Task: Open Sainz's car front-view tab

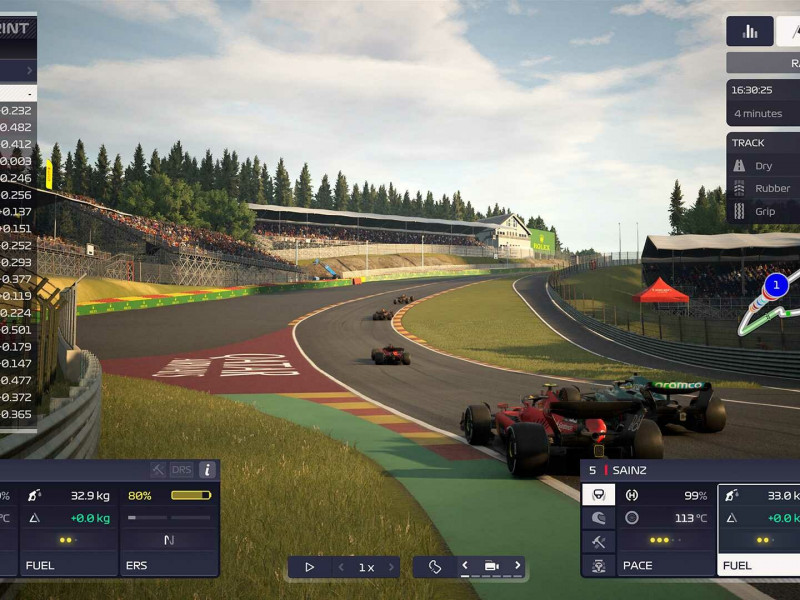Action: 598,566
